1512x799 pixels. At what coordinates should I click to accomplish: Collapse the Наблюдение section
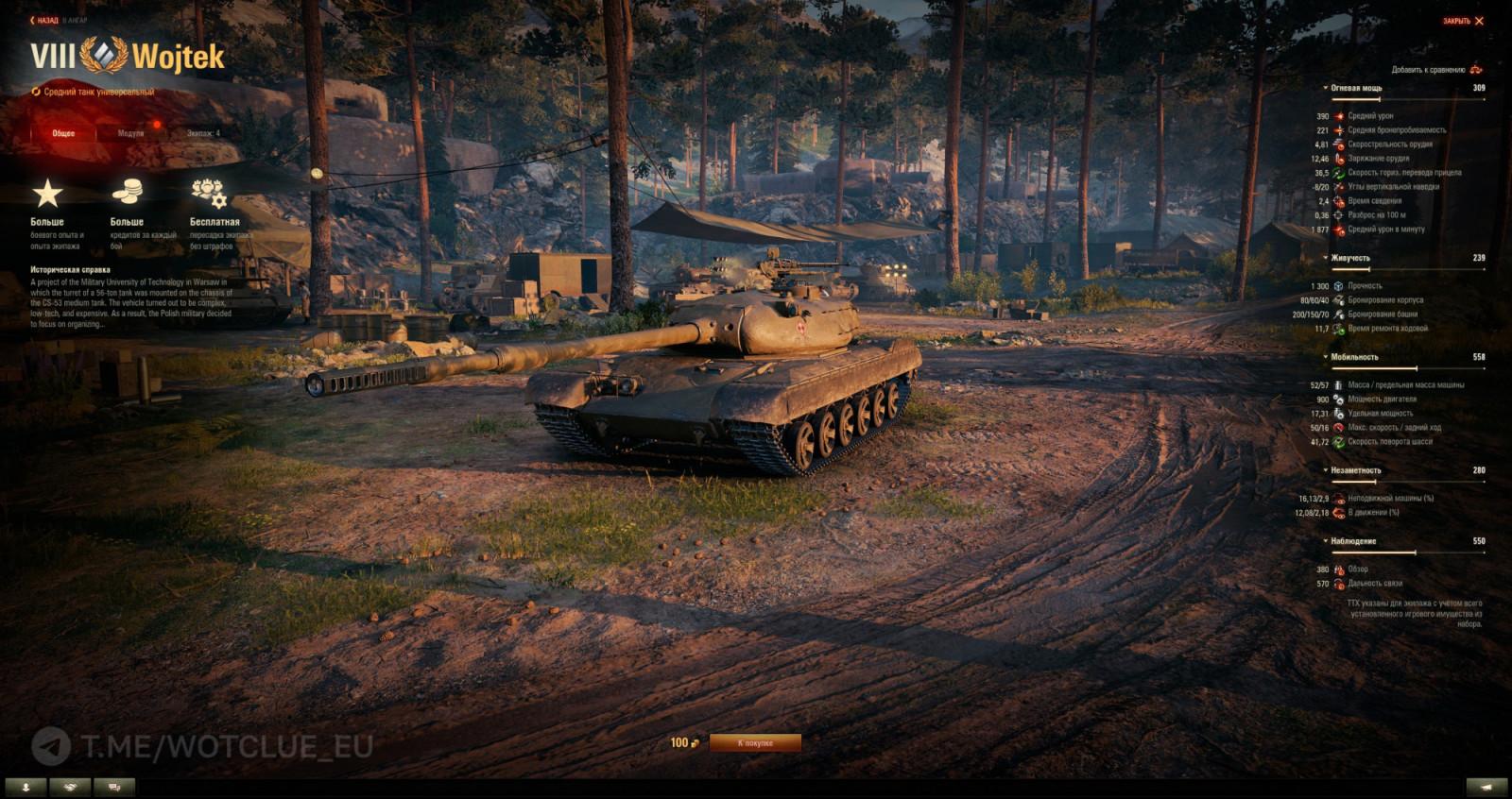pos(1326,541)
